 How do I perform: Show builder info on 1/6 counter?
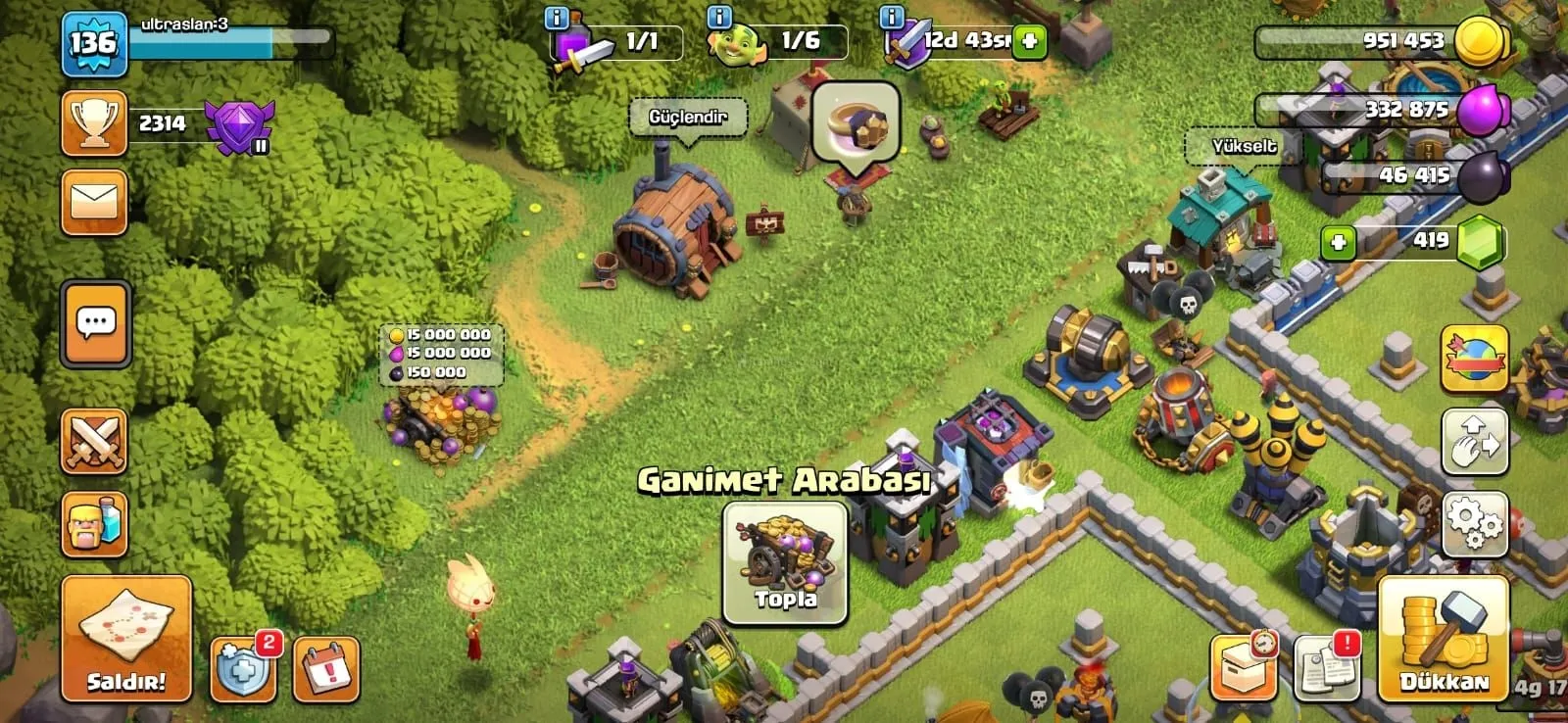tap(719, 17)
